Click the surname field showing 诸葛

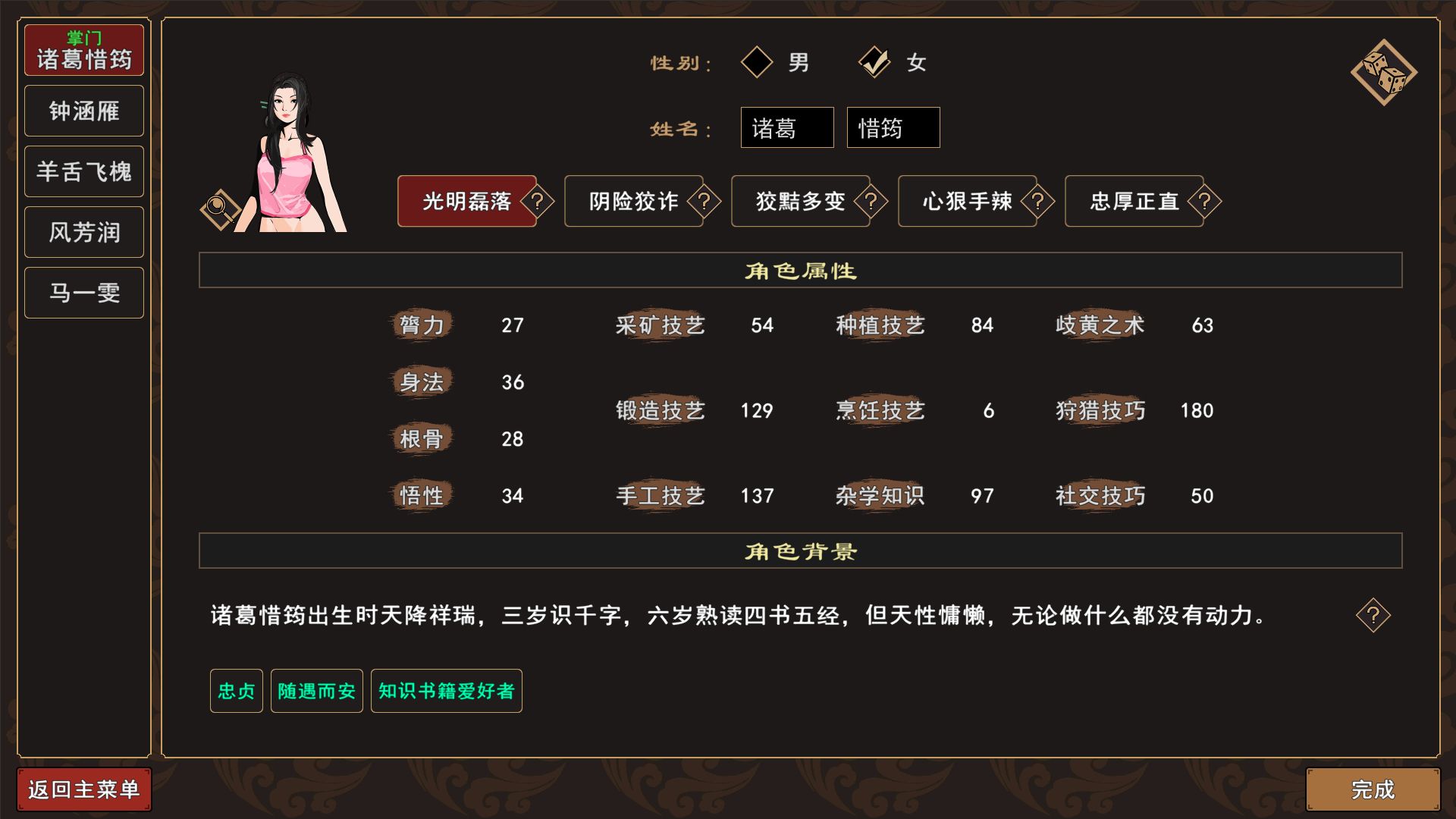(786, 127)
